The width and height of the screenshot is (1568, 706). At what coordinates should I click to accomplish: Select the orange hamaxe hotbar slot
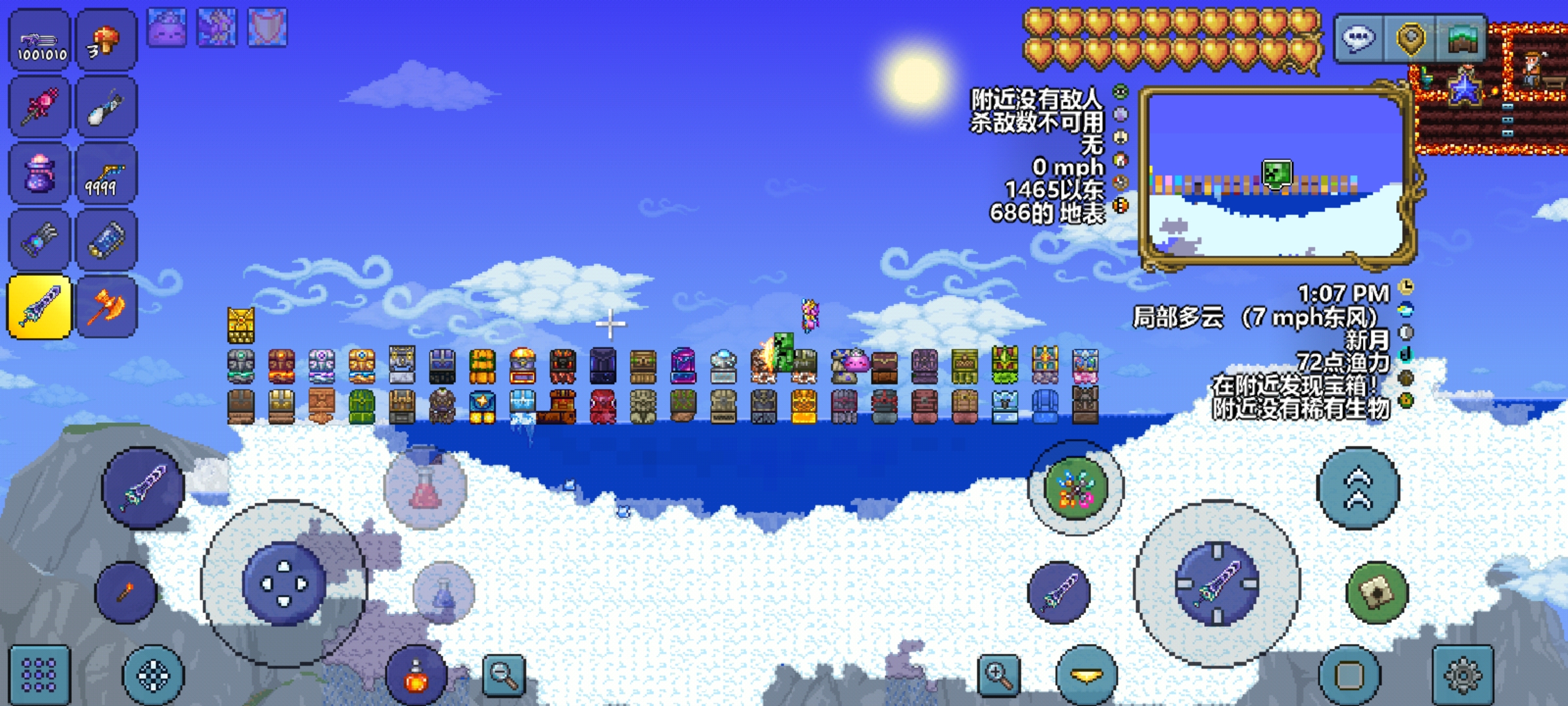(106, 307)
